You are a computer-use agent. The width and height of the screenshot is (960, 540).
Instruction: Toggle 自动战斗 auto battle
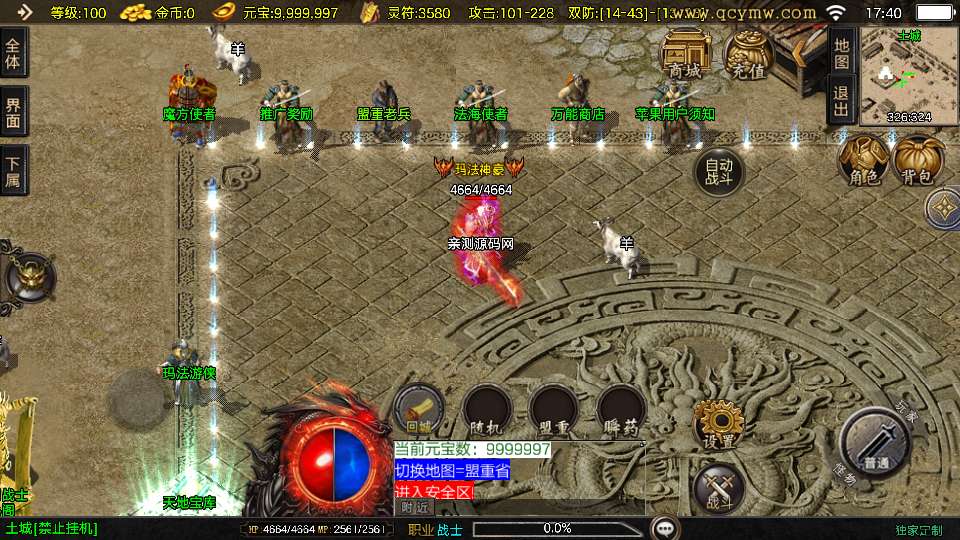tap(719, 174)
